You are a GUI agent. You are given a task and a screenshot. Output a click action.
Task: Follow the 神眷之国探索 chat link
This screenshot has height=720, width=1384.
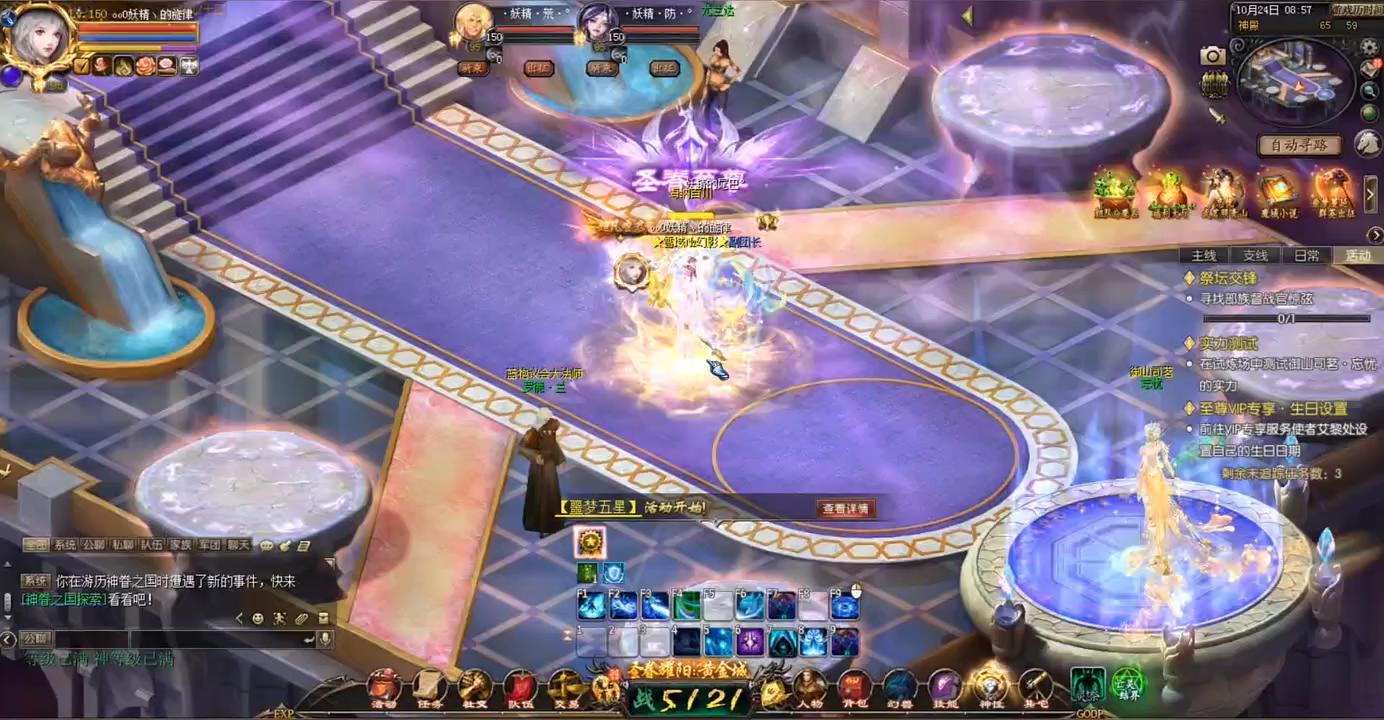click(63, 599)
